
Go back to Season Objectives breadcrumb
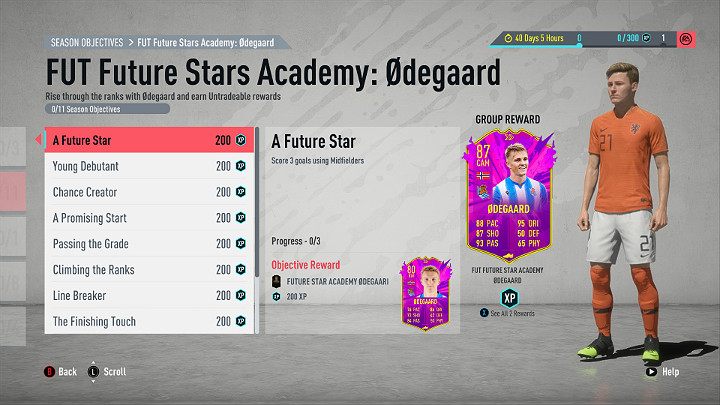click(86, 43)
